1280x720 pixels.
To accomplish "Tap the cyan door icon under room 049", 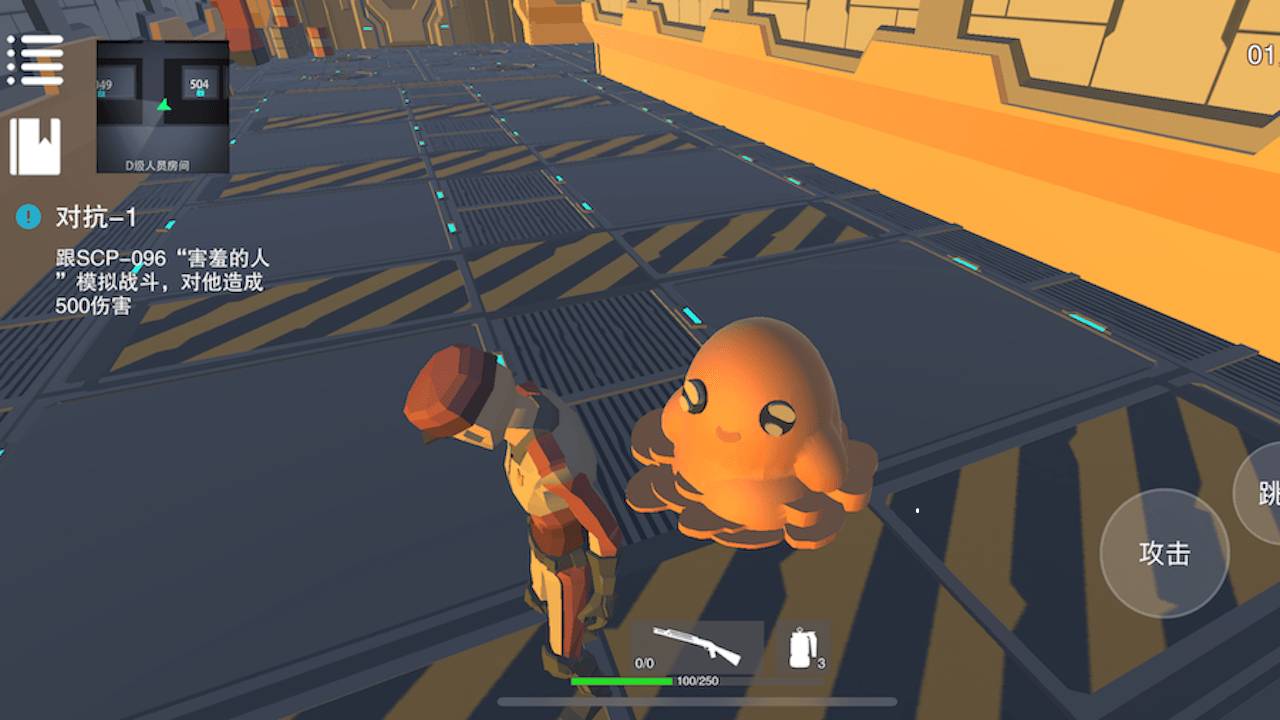I will point(100,92).
